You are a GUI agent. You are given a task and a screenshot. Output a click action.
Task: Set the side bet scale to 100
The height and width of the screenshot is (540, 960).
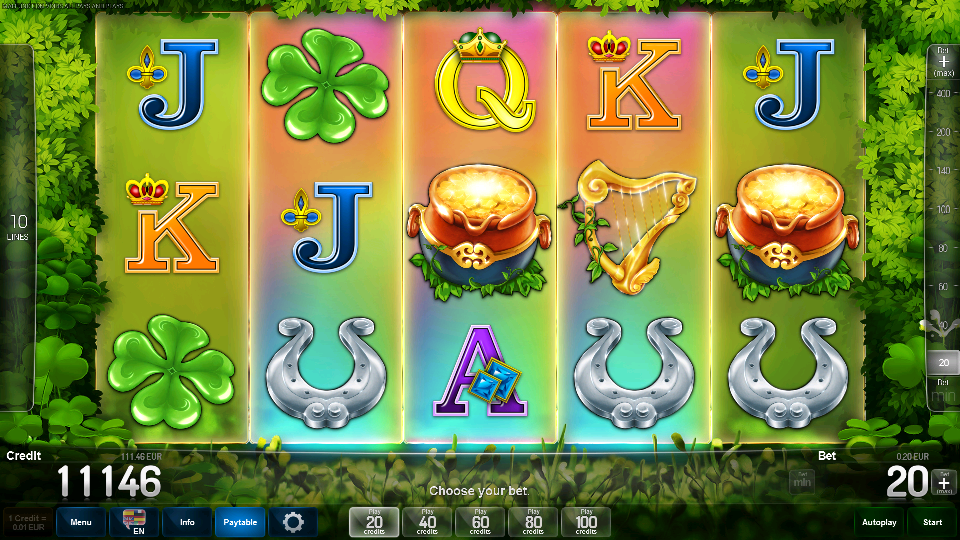pos(942,210)
